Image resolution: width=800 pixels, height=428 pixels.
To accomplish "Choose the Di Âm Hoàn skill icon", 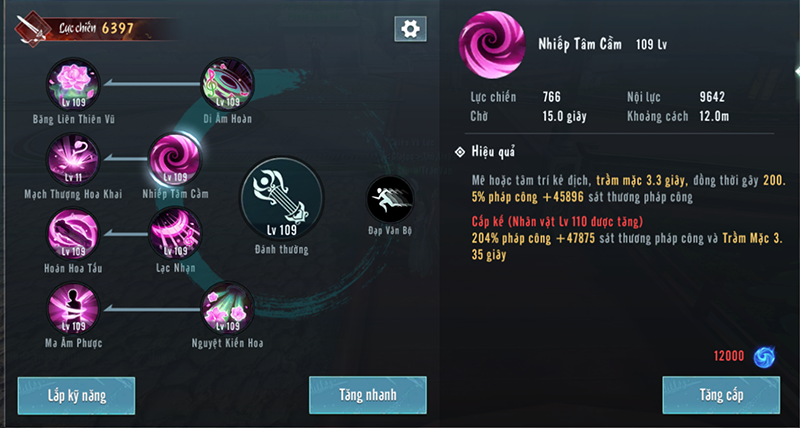I will pos(227,84).
